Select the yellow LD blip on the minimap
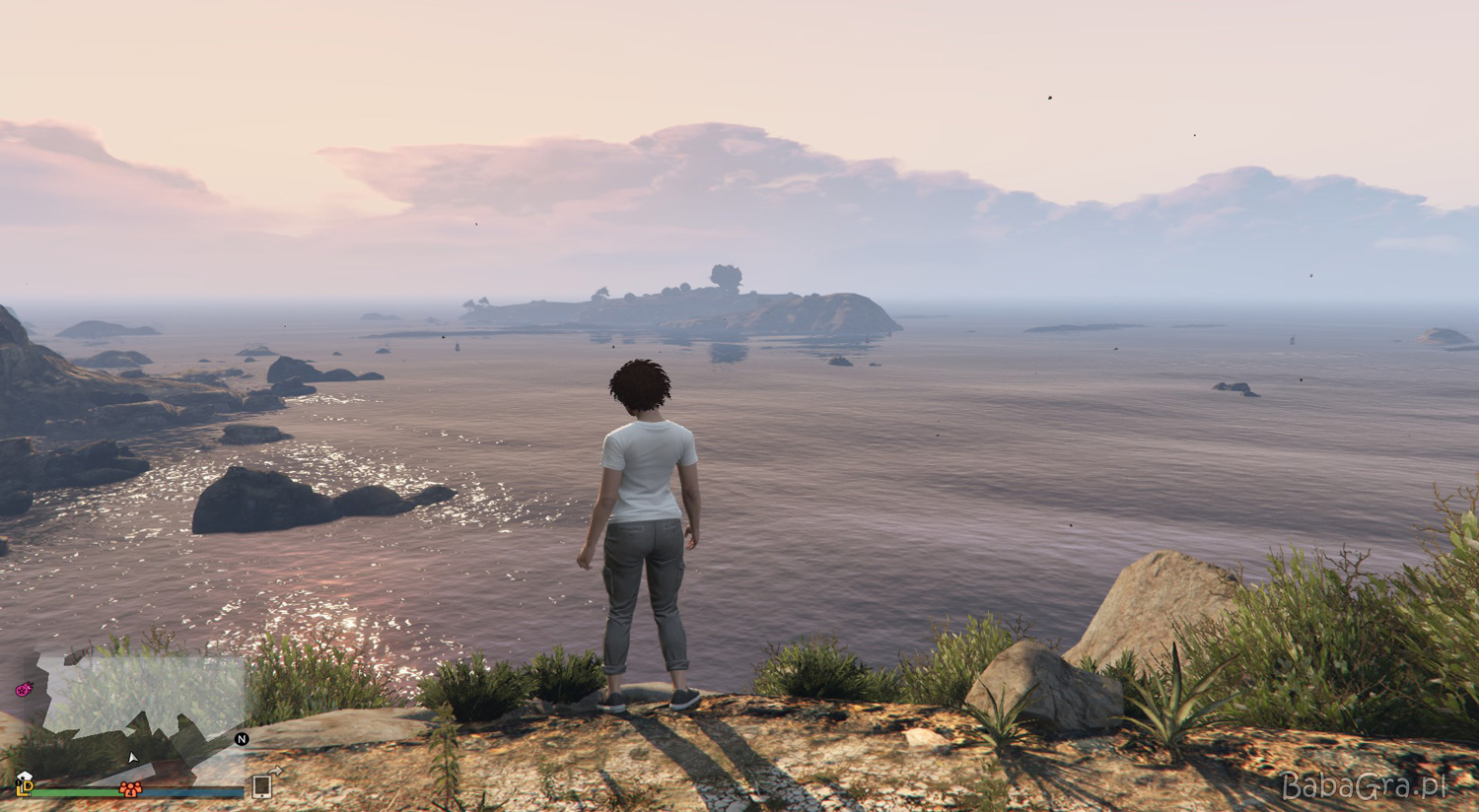Image resolution: width=1479 pixels, height=812 pixels. (x=25, y=788)
